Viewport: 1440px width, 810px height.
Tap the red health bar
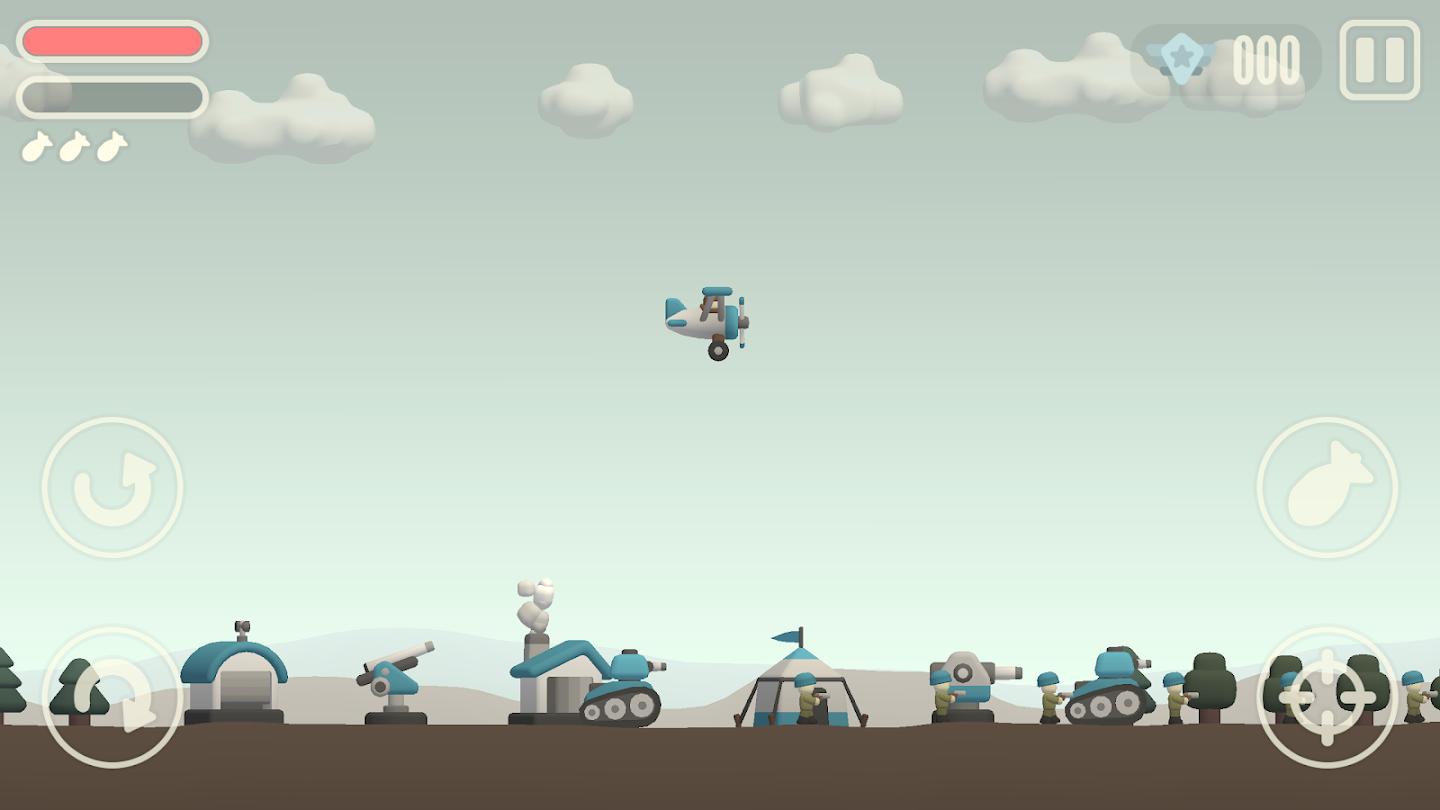pos(113,40)
